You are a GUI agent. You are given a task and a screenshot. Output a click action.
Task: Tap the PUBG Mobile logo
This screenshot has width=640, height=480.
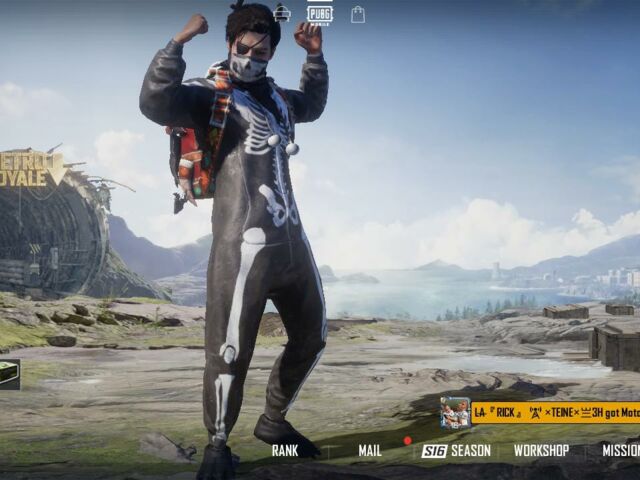pos(320,14)
